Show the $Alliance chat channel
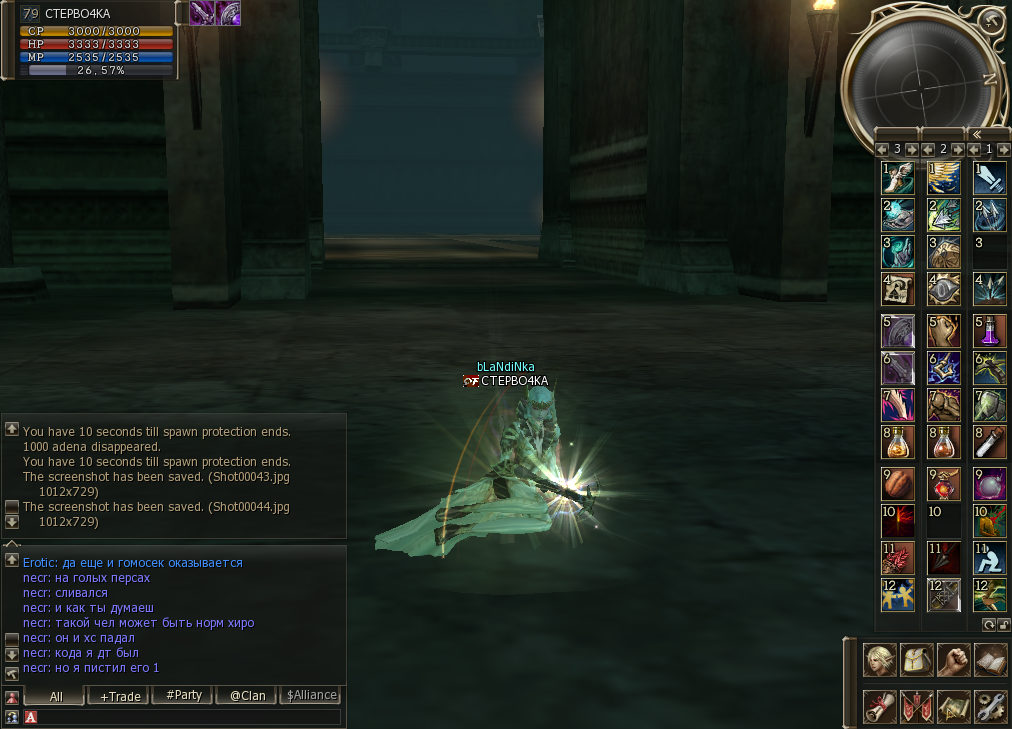This screenshot has width=1012, height=729. pyautogui.click(x=311, y=696)
